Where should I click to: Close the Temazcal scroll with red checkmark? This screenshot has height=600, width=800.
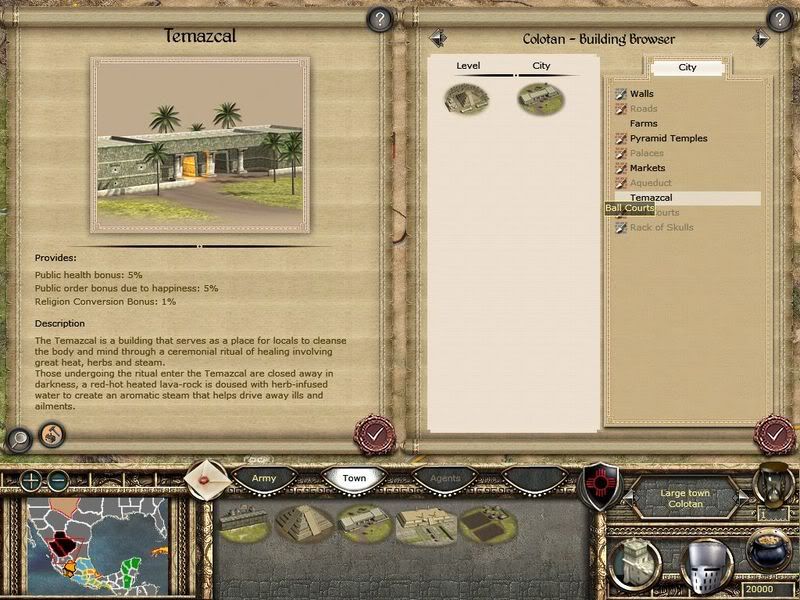pos(375,435)
